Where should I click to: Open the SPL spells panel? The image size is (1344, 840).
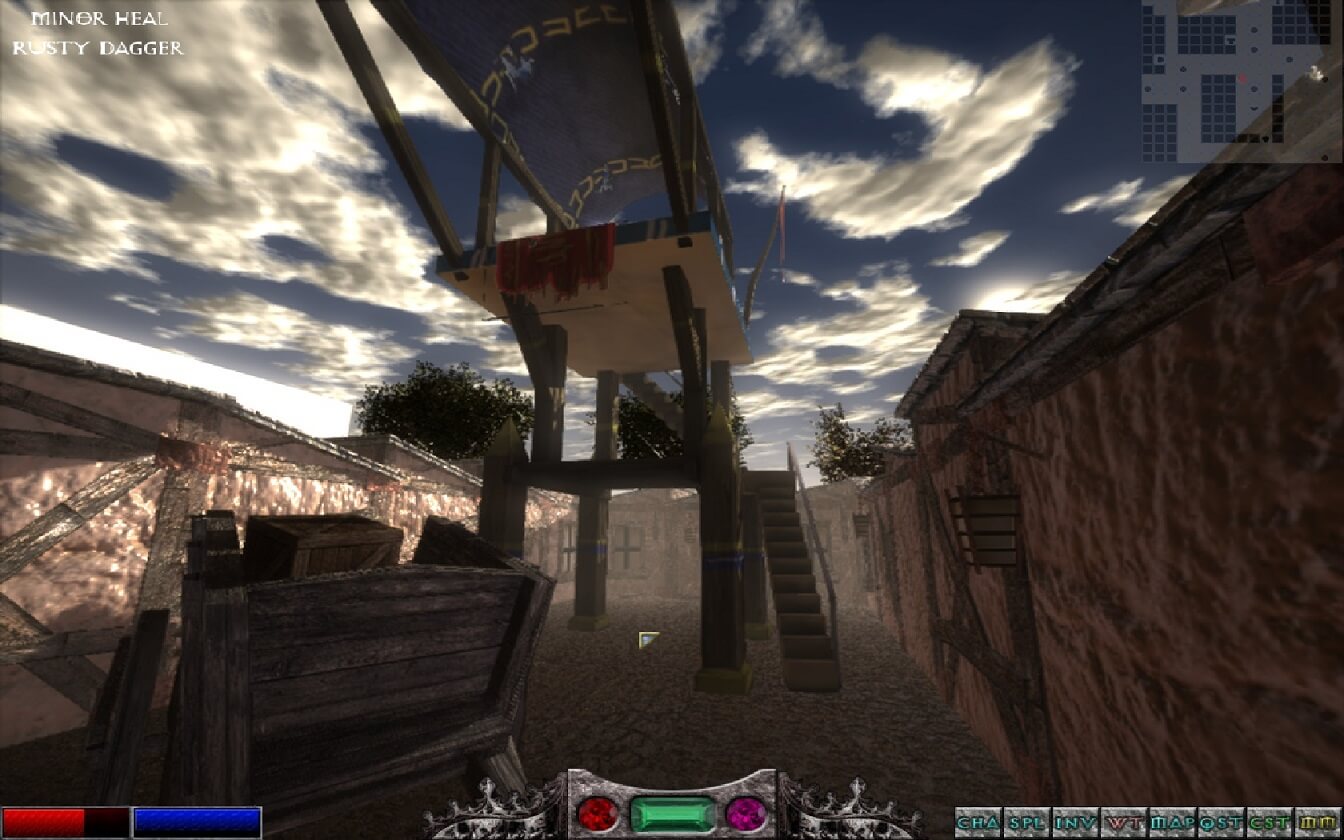pyautogui.click(x=1027, y=823)
